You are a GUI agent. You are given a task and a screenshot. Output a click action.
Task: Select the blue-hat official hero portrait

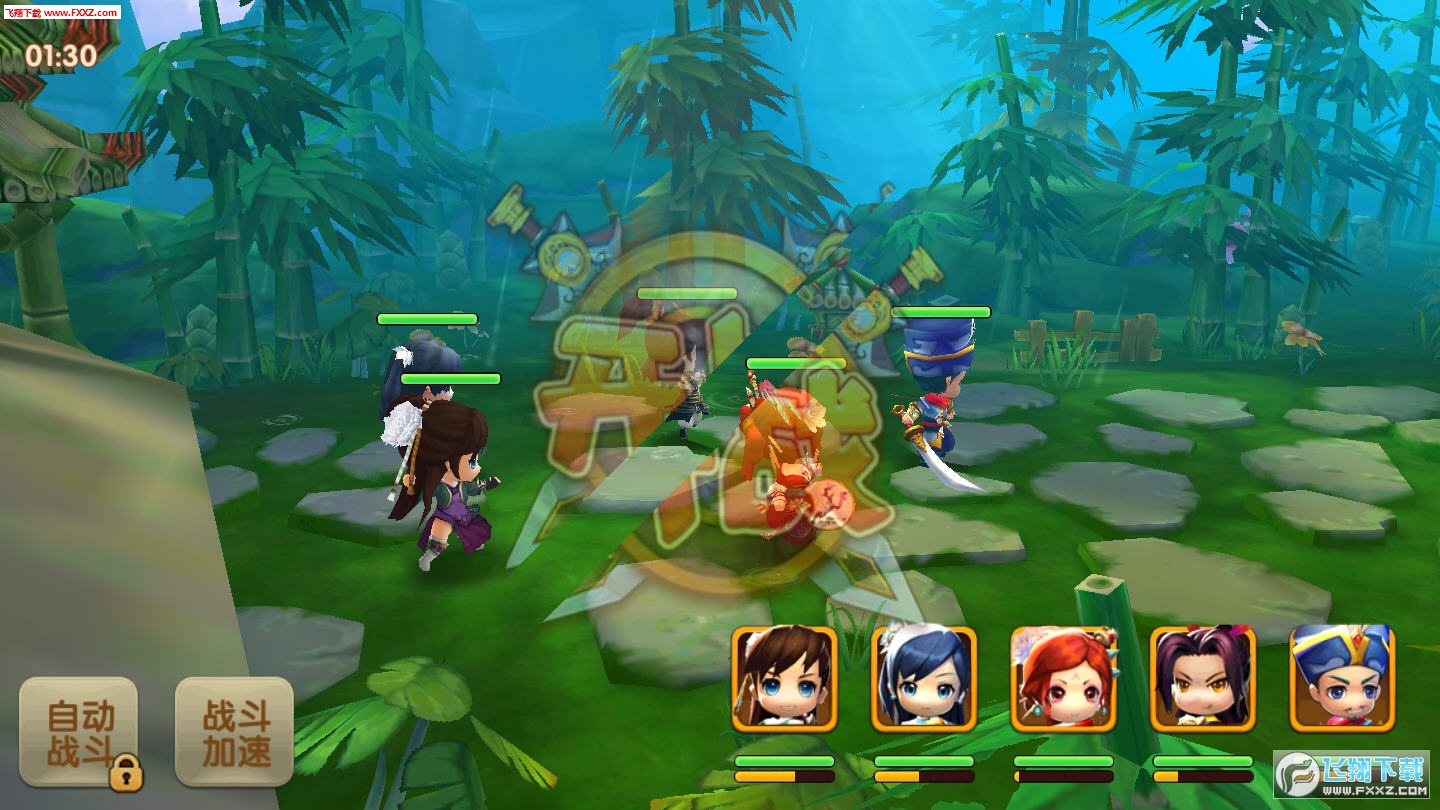pos(1342,679)
